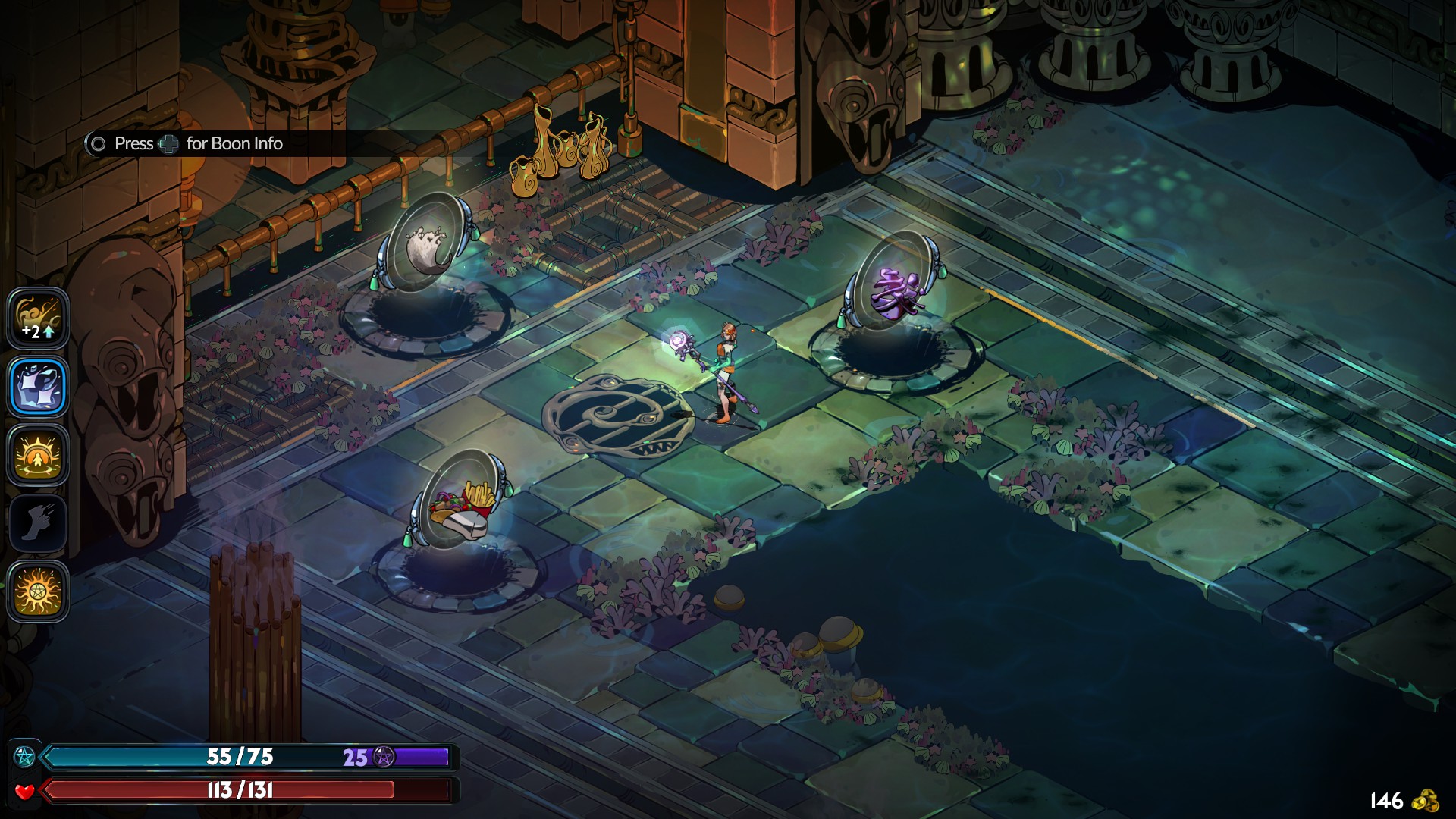Select the blue-bordered ice crystal boon

[x=38, y=387]
